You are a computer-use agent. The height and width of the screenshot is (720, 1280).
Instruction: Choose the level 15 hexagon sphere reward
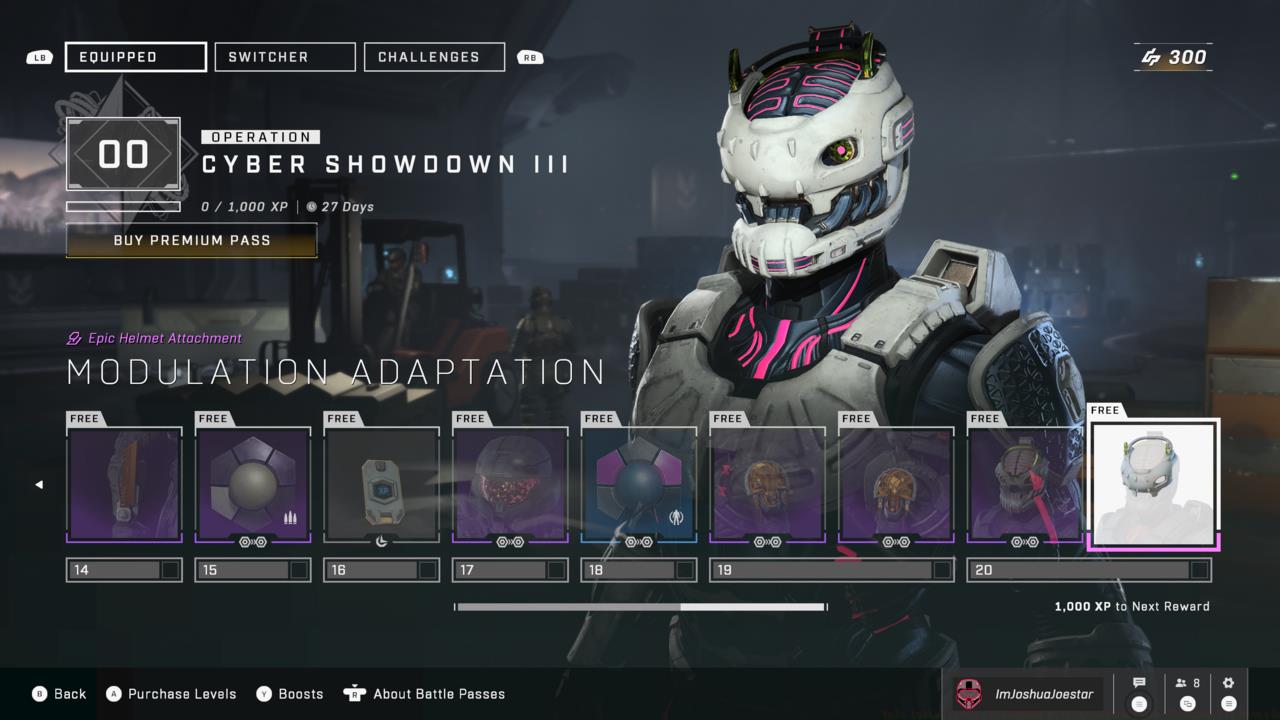pyautogui.click(x=253, y=485)
